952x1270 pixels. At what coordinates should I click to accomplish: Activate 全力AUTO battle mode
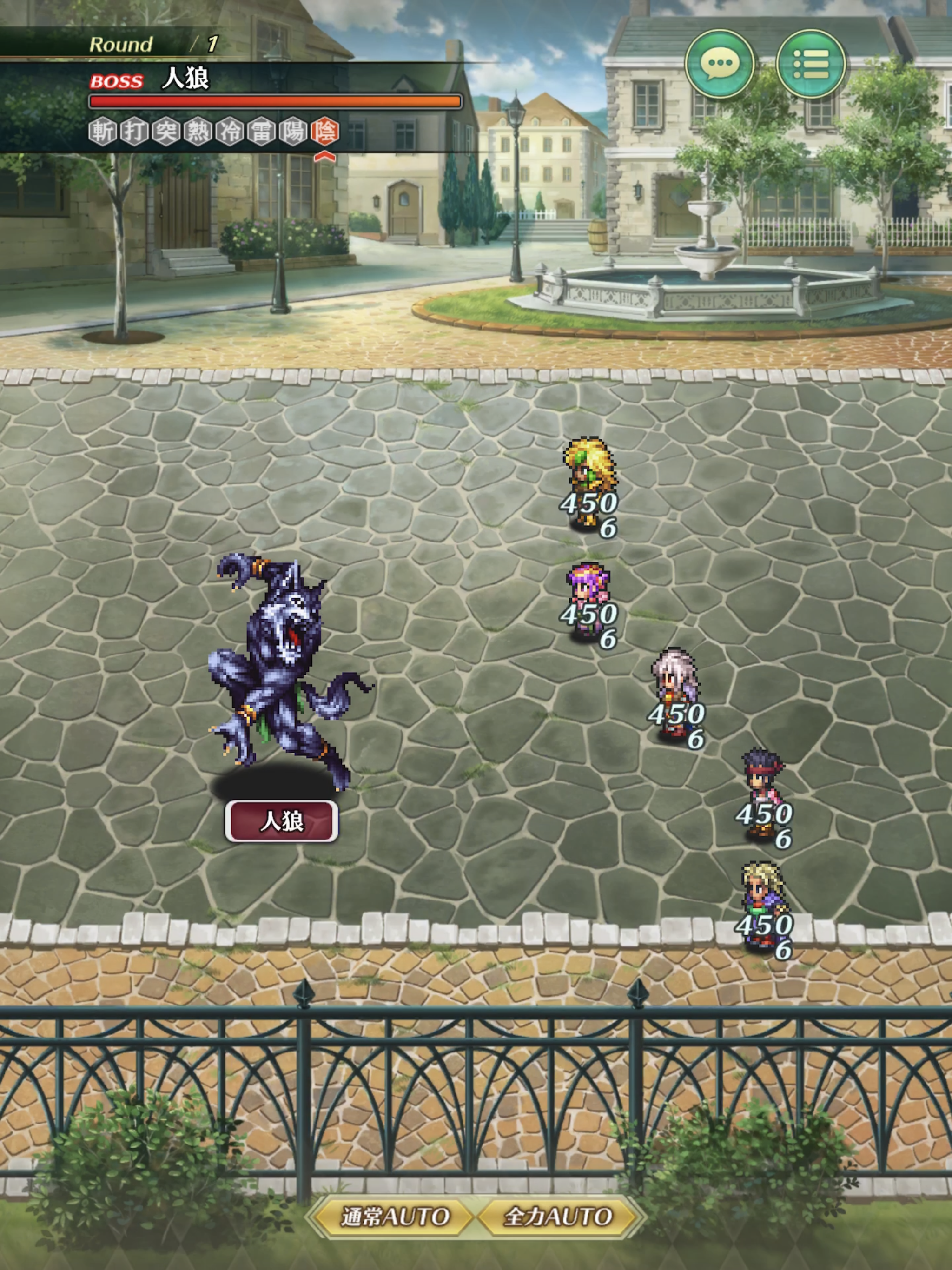click(x=557, y=1216)
